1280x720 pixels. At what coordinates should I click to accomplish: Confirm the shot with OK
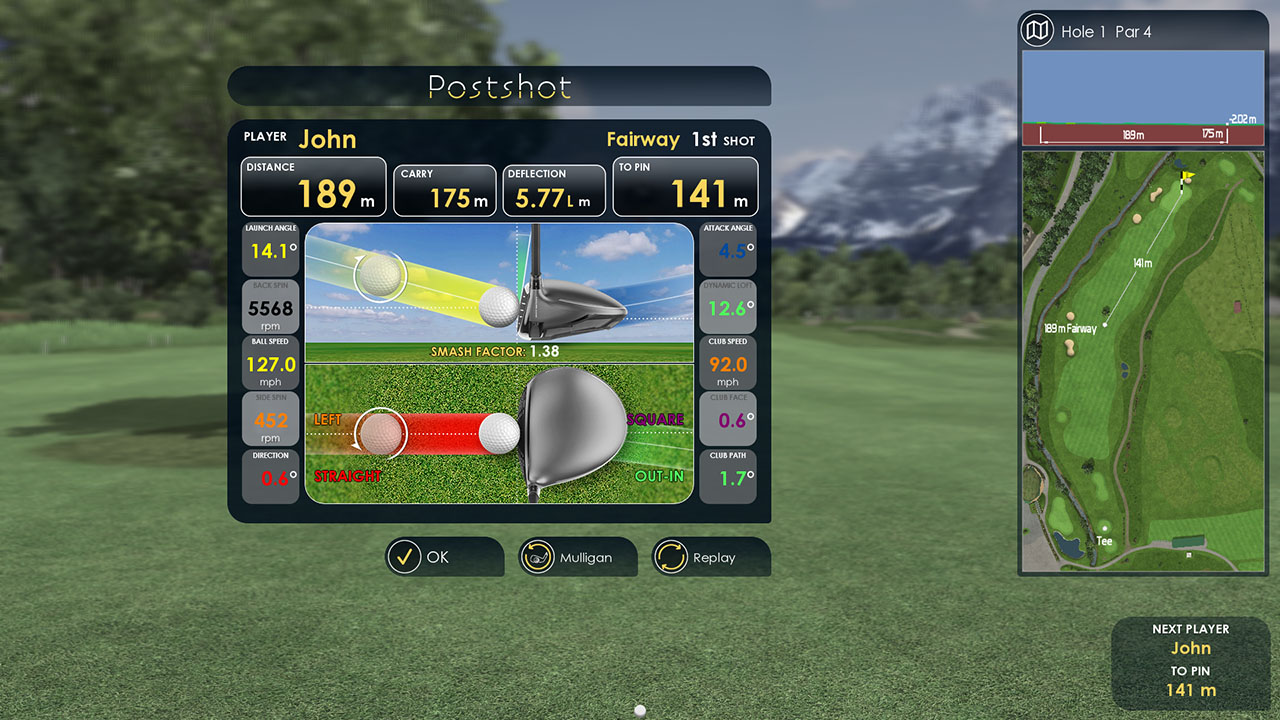(x=444, y=557)
